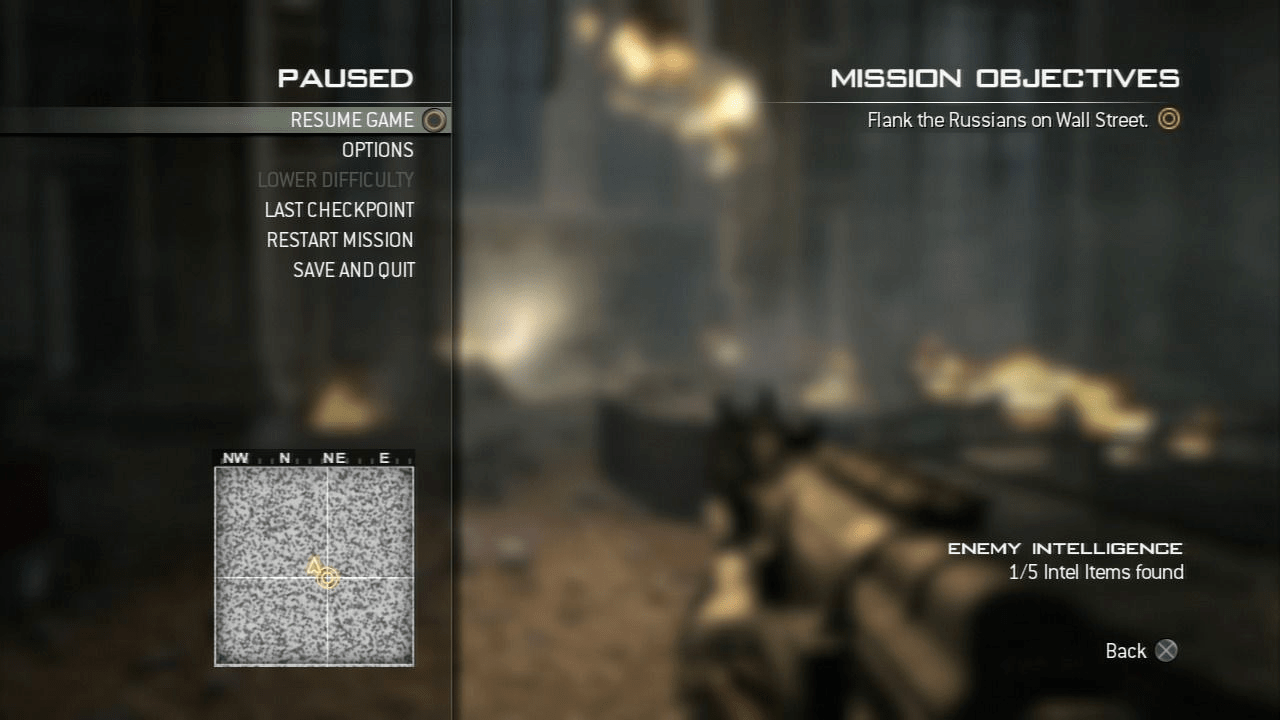1280x720 pixels.
Task: Click the circle button icon beside Resume Game
Action: [x=434, y=120]
